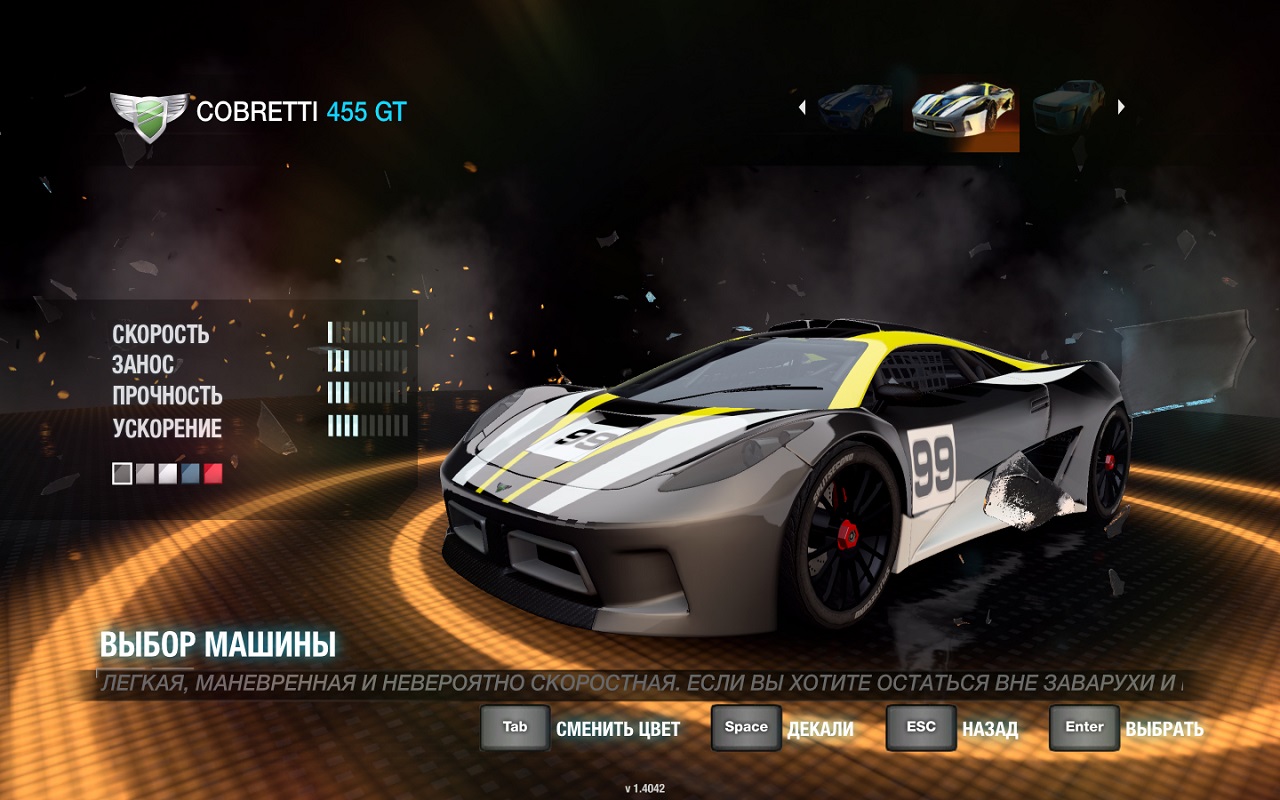Switch car color to the blue swatch
Screen dimensions: 1280x800
(190, 474)
